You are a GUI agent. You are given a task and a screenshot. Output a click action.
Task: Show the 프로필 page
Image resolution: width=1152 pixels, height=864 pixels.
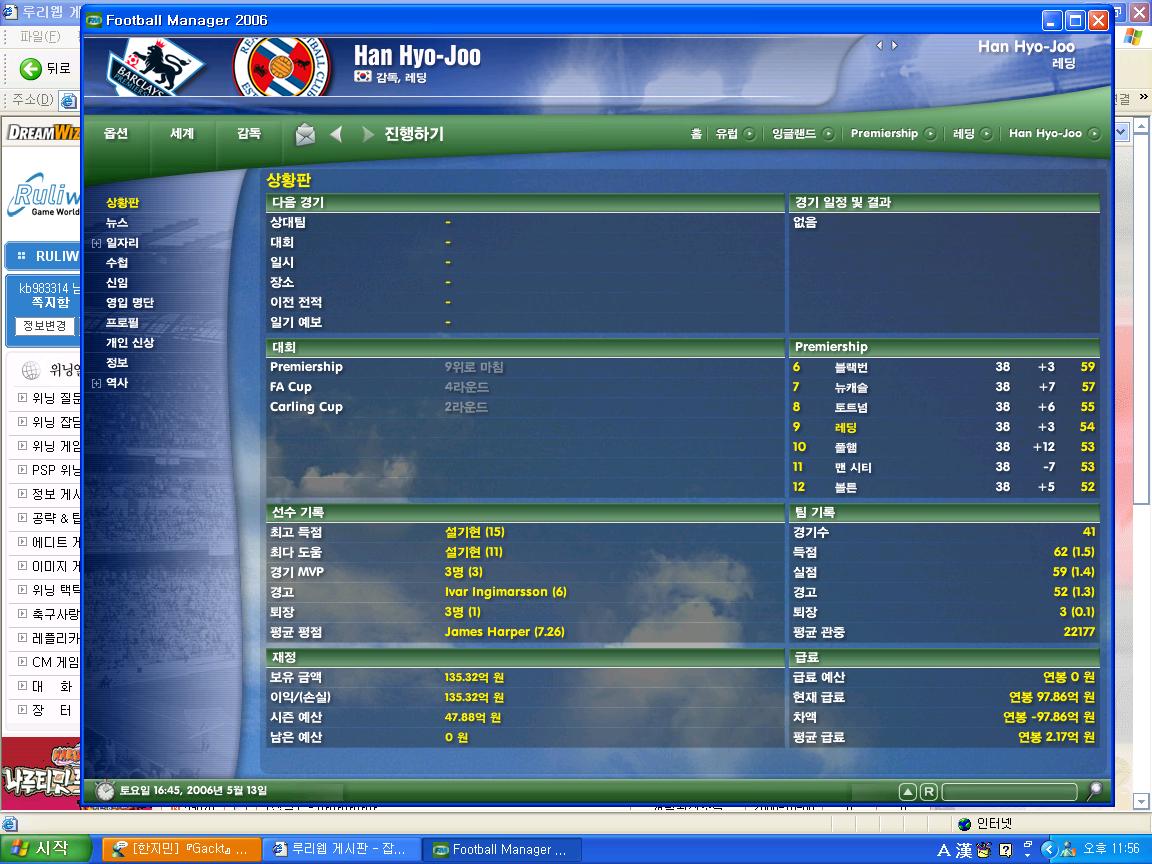122,323
